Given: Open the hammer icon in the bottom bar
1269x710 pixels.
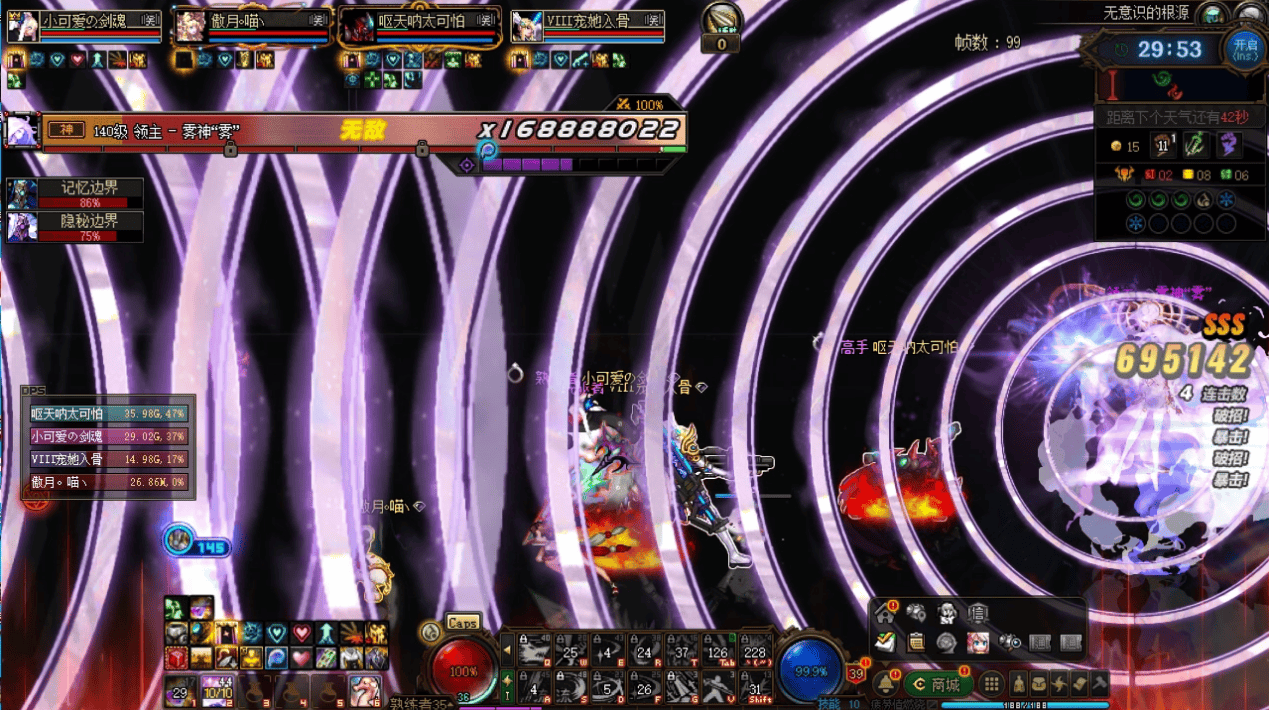Looking at the screenshot, I should (1099, 685).
